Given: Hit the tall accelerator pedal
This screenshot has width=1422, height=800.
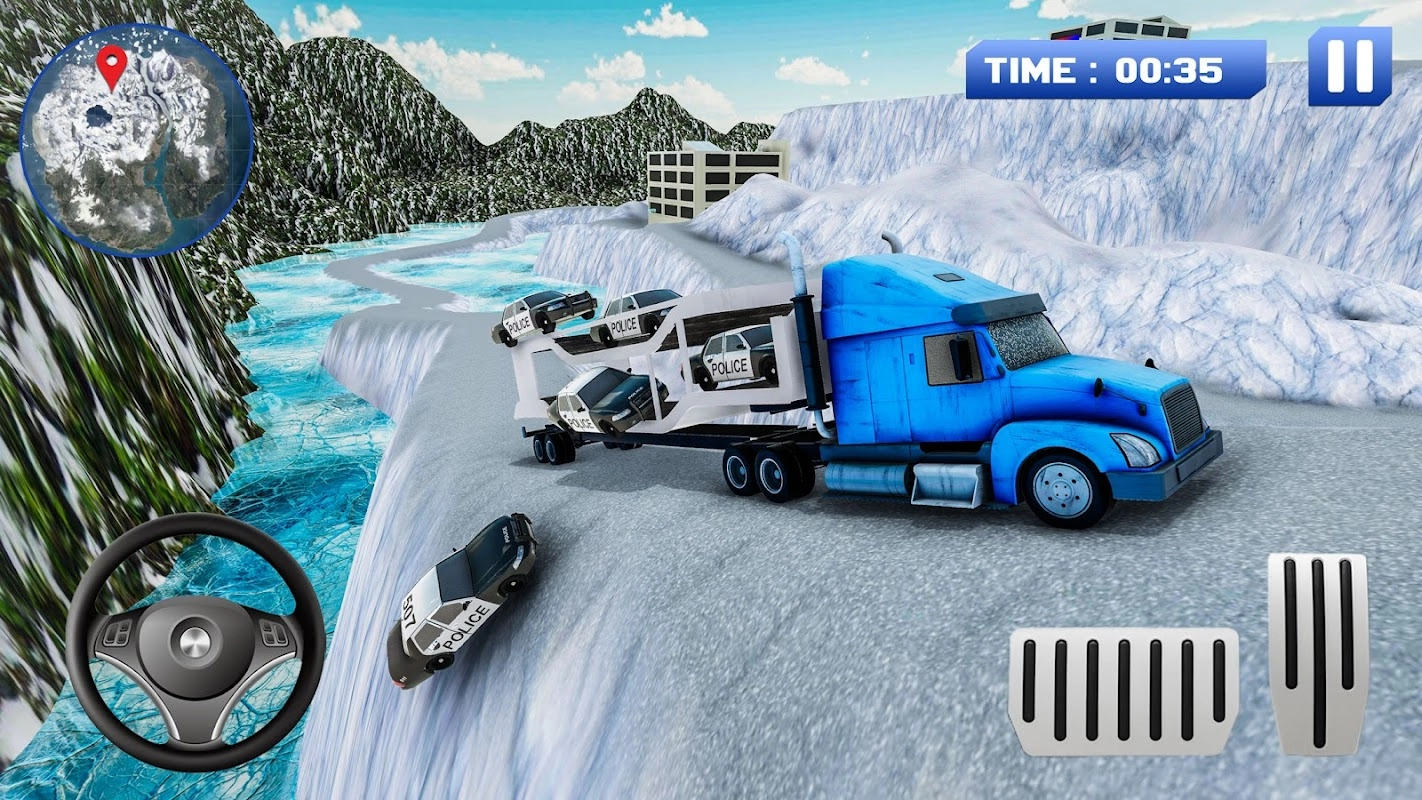Looking at the screenshot, I should click(x=1317, y=654).
